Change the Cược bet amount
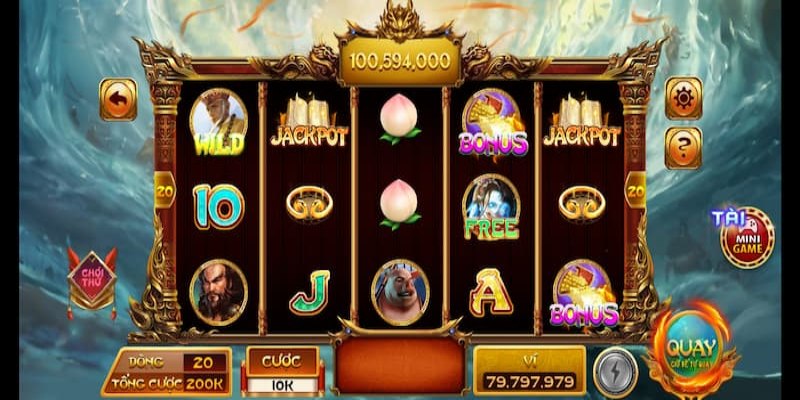 [x=282, y=371]
